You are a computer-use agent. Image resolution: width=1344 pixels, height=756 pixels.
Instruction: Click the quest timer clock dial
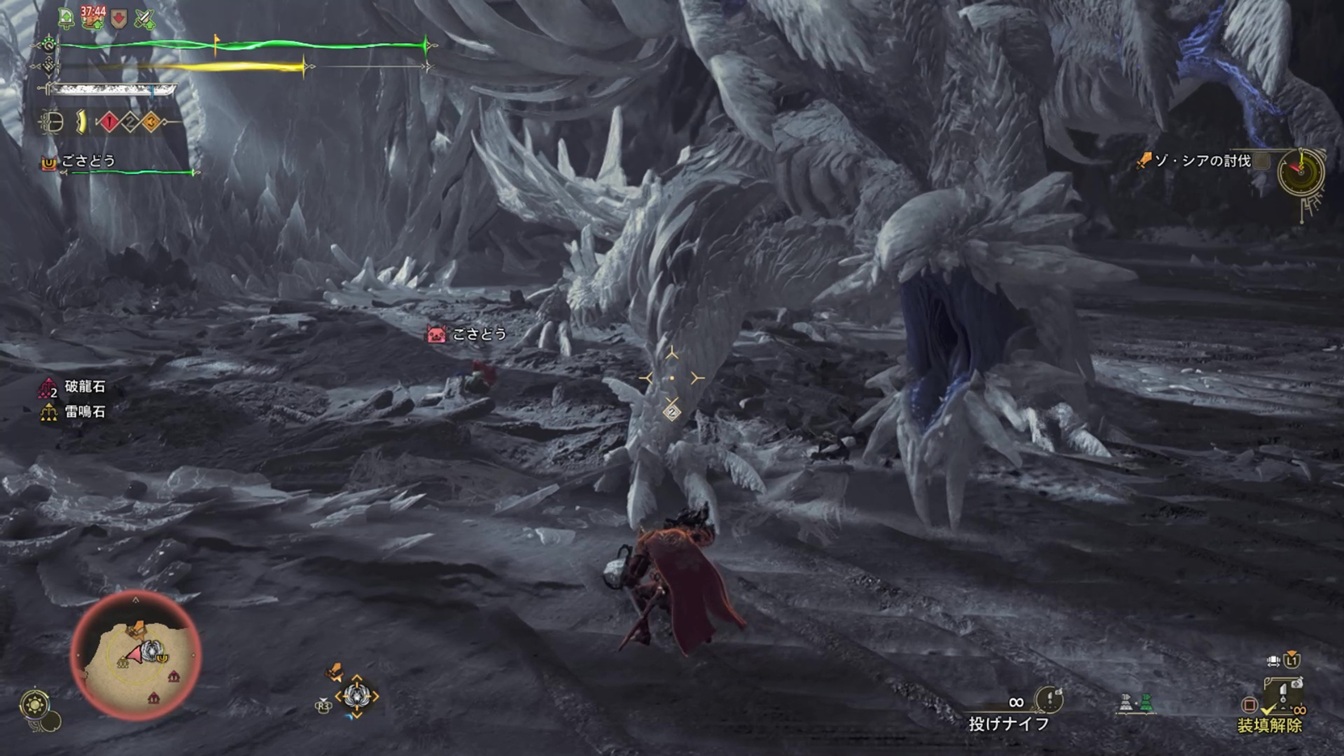1300,172
